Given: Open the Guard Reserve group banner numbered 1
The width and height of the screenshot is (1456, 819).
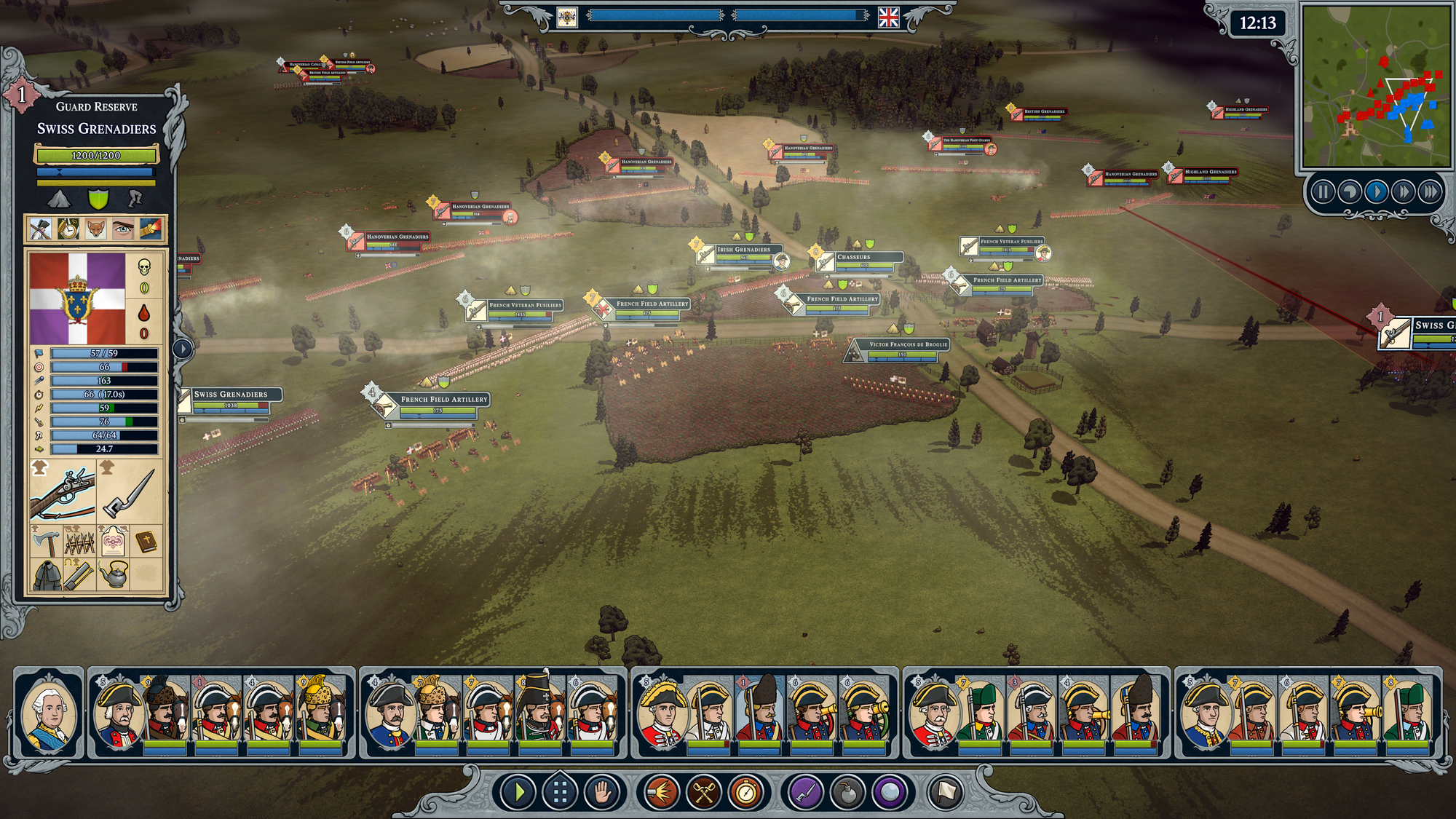Looking at the screenshot, I should click(x=22, y=94).
